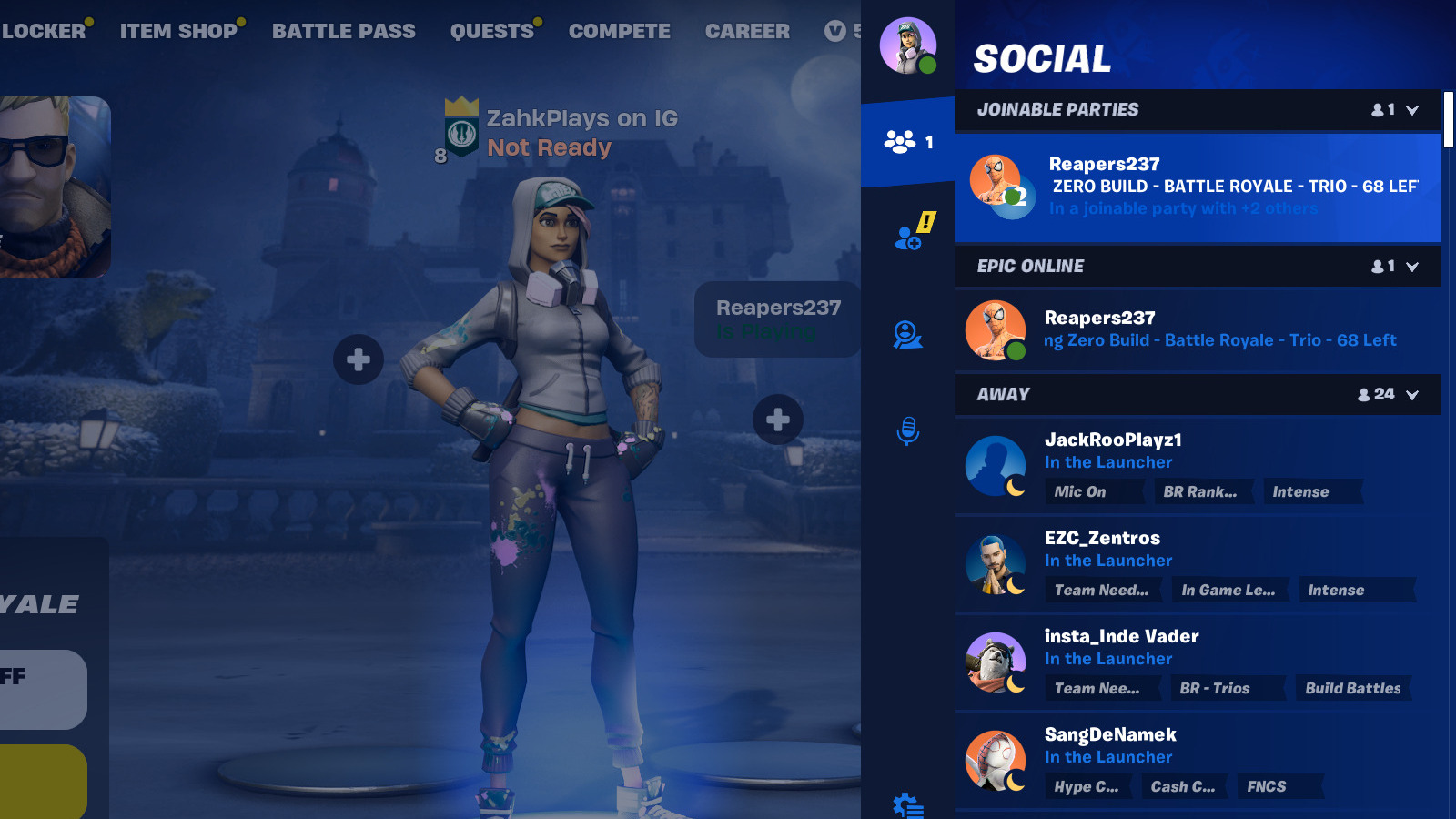The height and width of the screenshot is (819, 1456).
Task: Switch to the Item Shop tab
Action: (178, 30)
